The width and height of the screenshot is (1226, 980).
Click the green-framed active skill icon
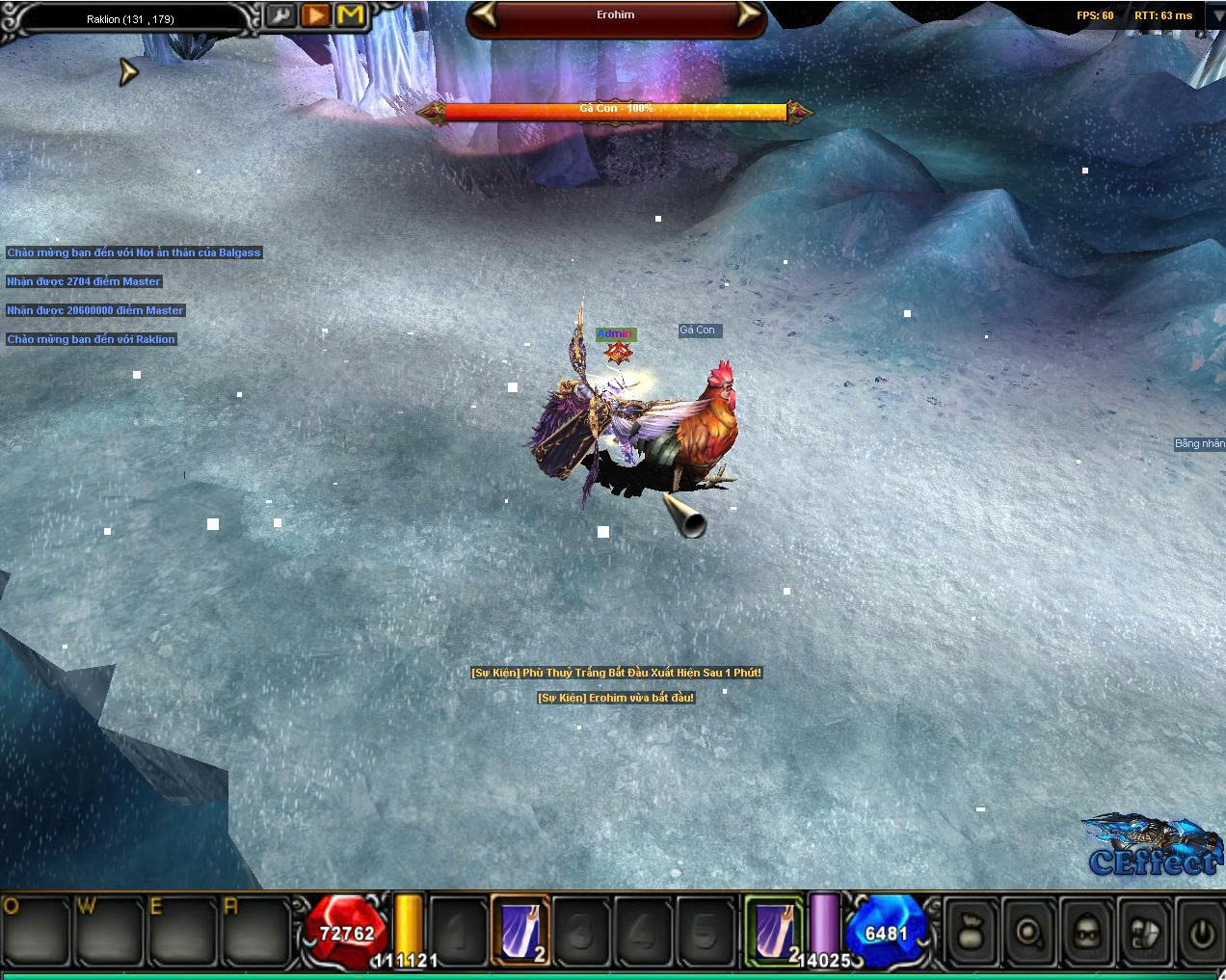775,931
